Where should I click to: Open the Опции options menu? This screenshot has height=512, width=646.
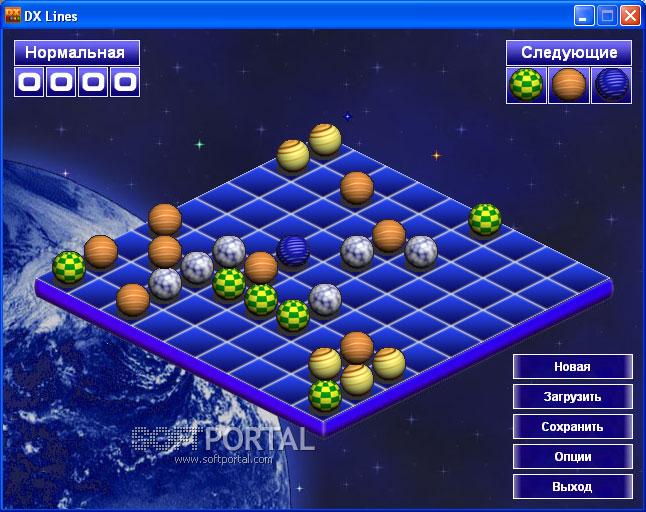[572, 457]
